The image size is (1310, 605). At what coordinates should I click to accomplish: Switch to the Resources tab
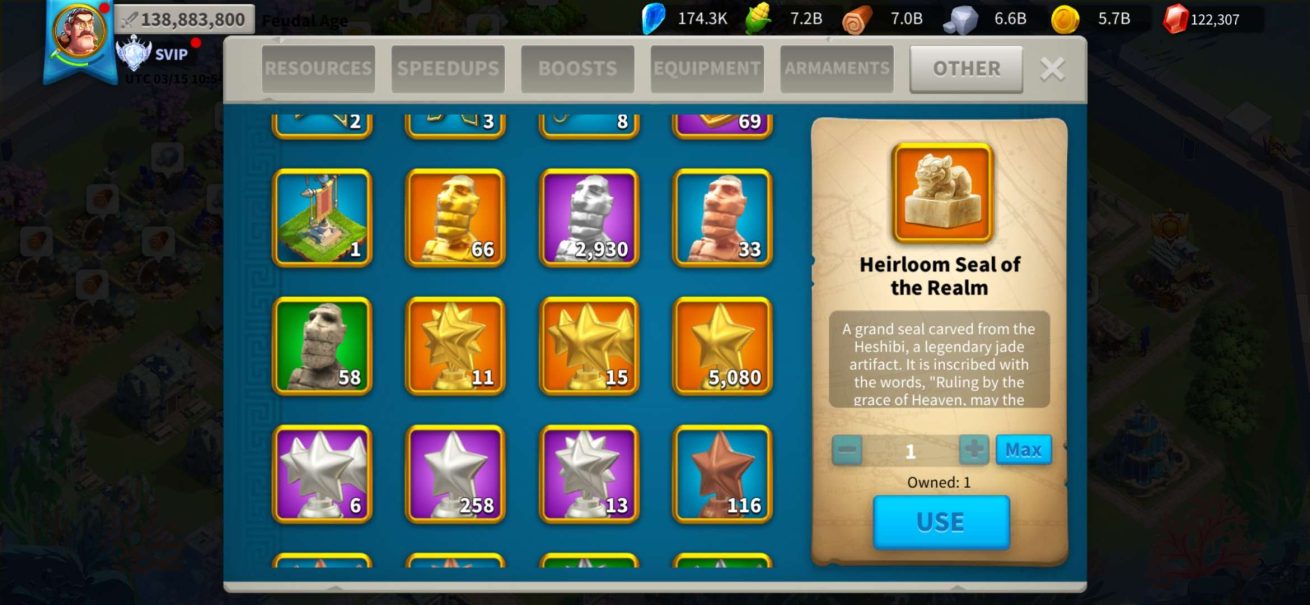318,69
